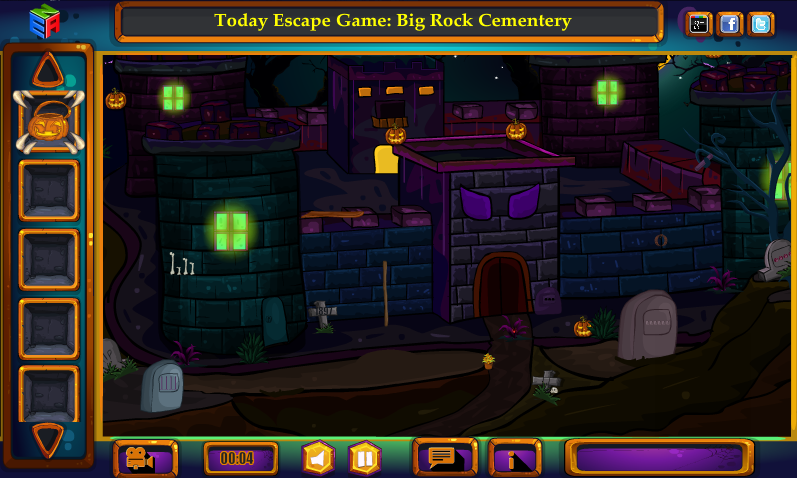Pause the game with the pause button
The height and width of the screenshot is (478, 797).
point(365,459)
